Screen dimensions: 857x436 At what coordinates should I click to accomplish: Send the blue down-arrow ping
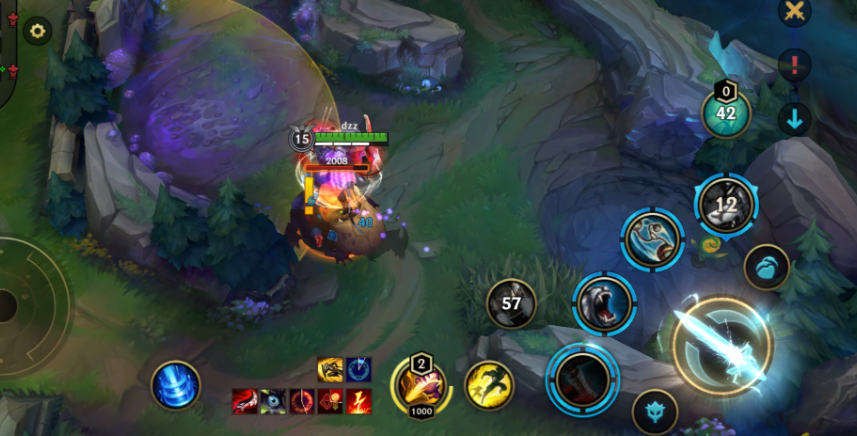click(x=794, y=119)
